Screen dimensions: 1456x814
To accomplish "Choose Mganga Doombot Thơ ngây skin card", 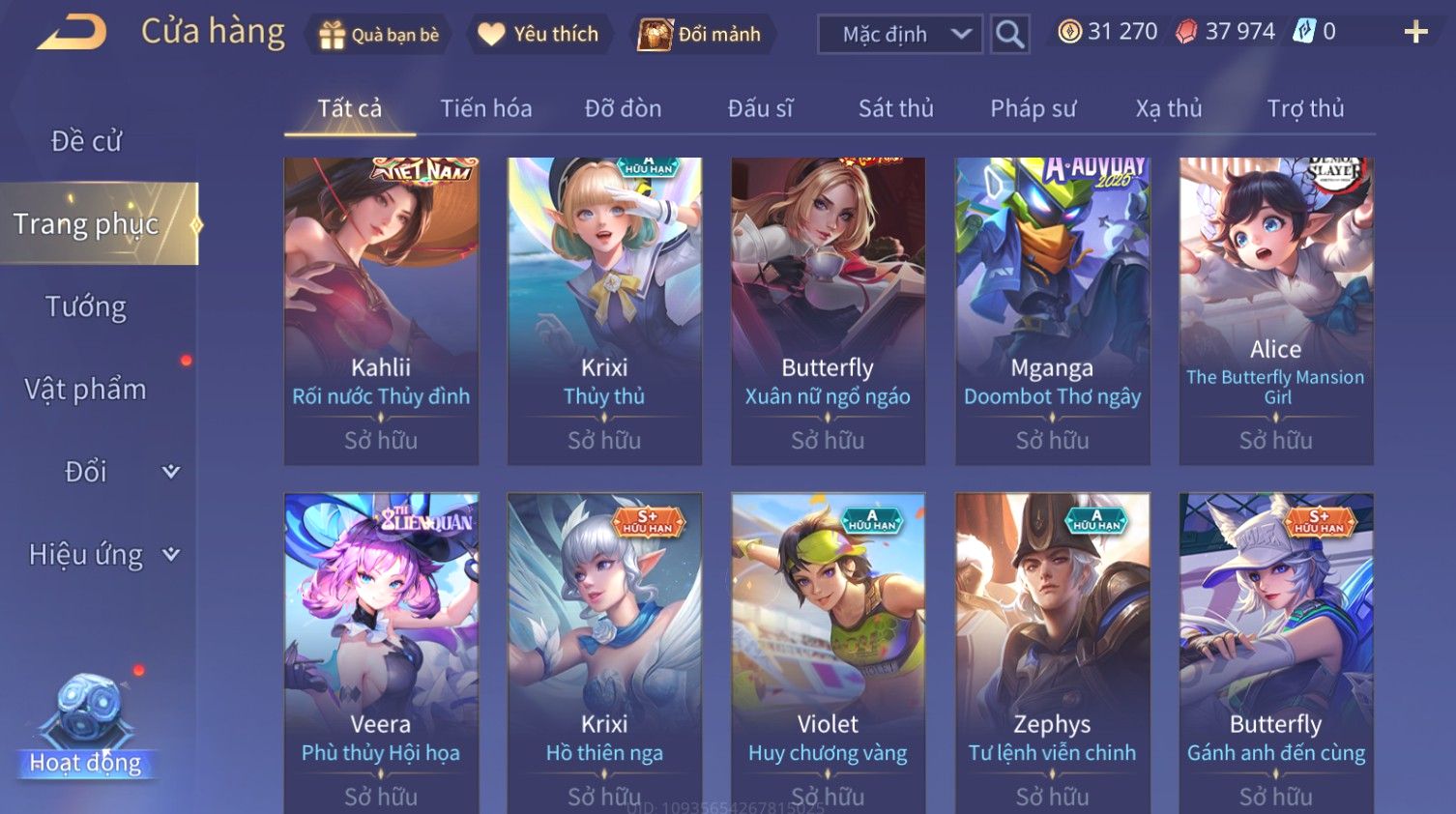I will pyautogui.click(x=1052, y=309).
